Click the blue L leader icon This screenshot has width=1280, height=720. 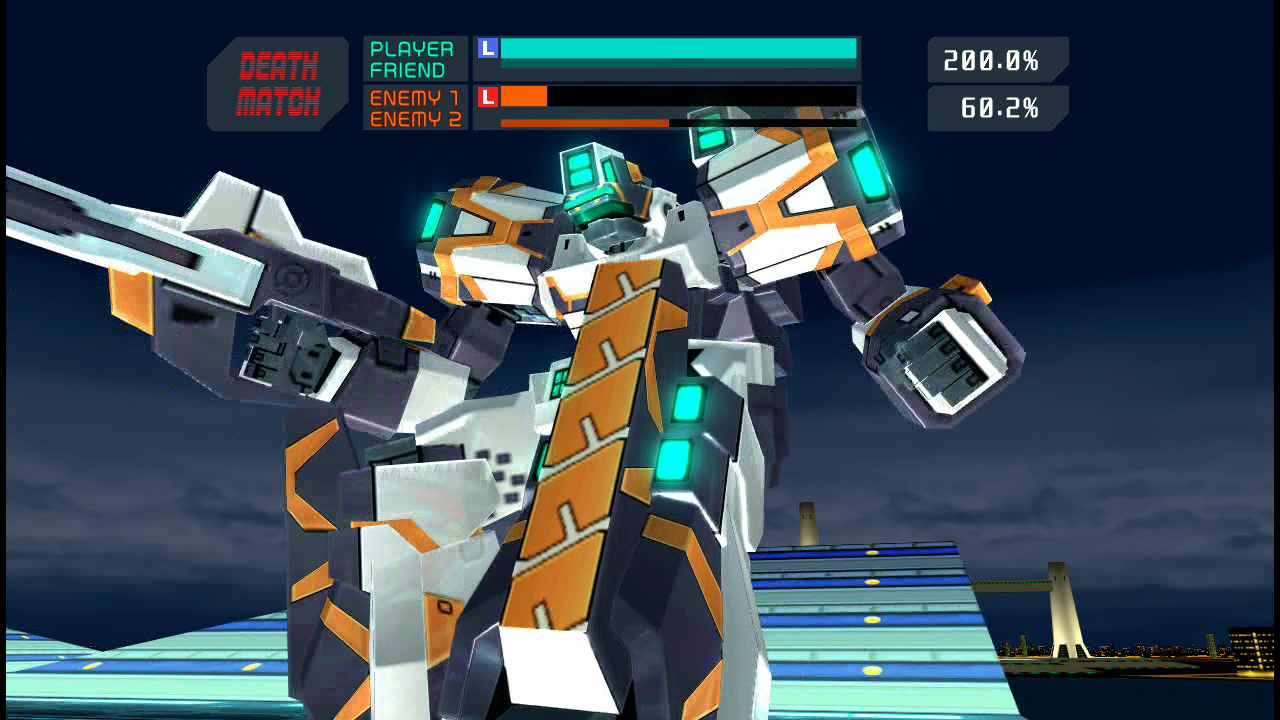[488, 48]
